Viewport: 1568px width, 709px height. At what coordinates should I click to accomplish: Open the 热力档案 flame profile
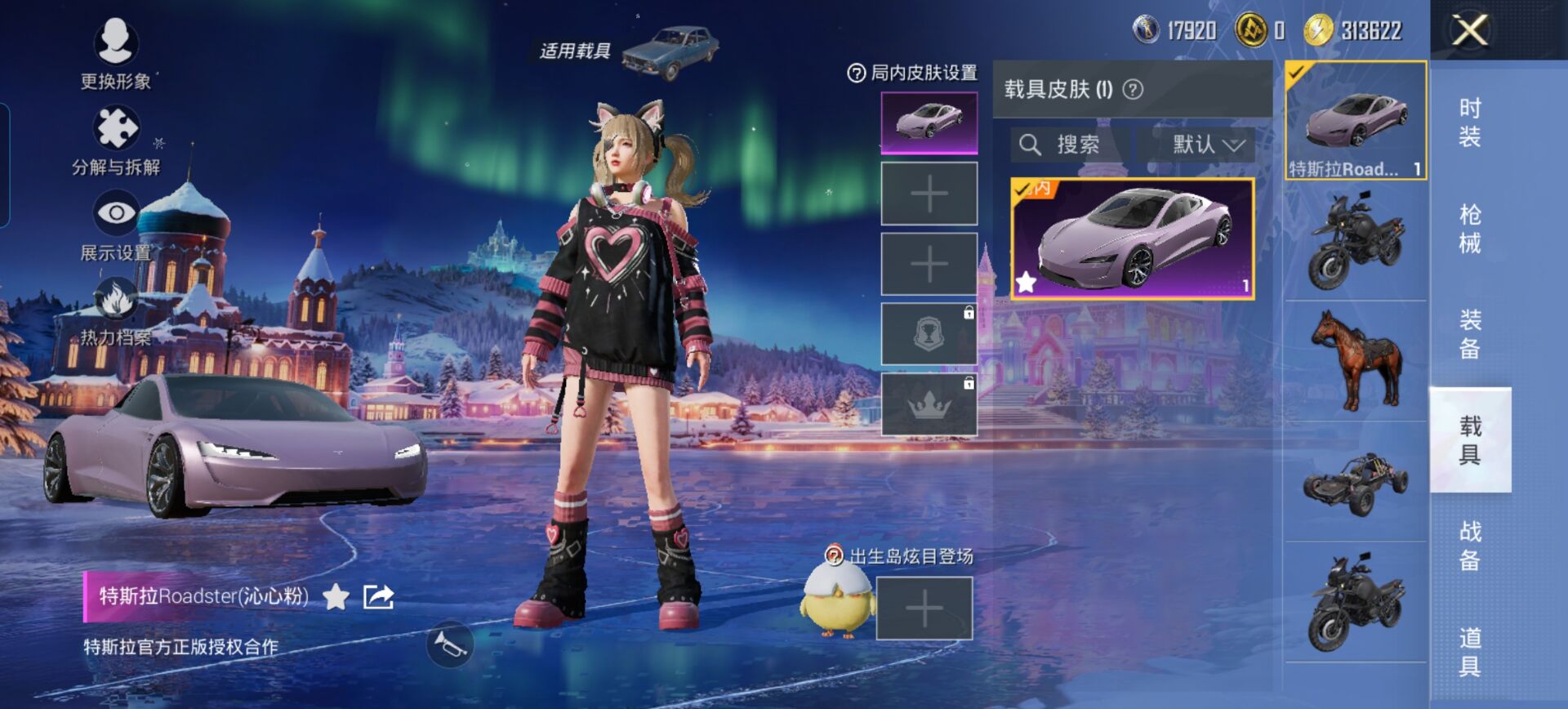click(x=116, y=311)
